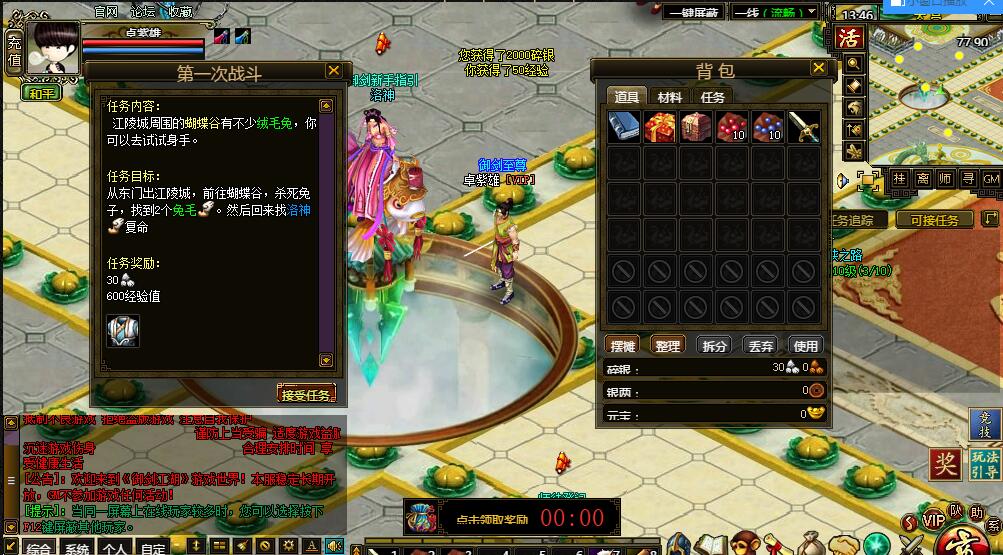Open a stall with 摆摊 button
1003x555 pixels.
coord(622,345)
